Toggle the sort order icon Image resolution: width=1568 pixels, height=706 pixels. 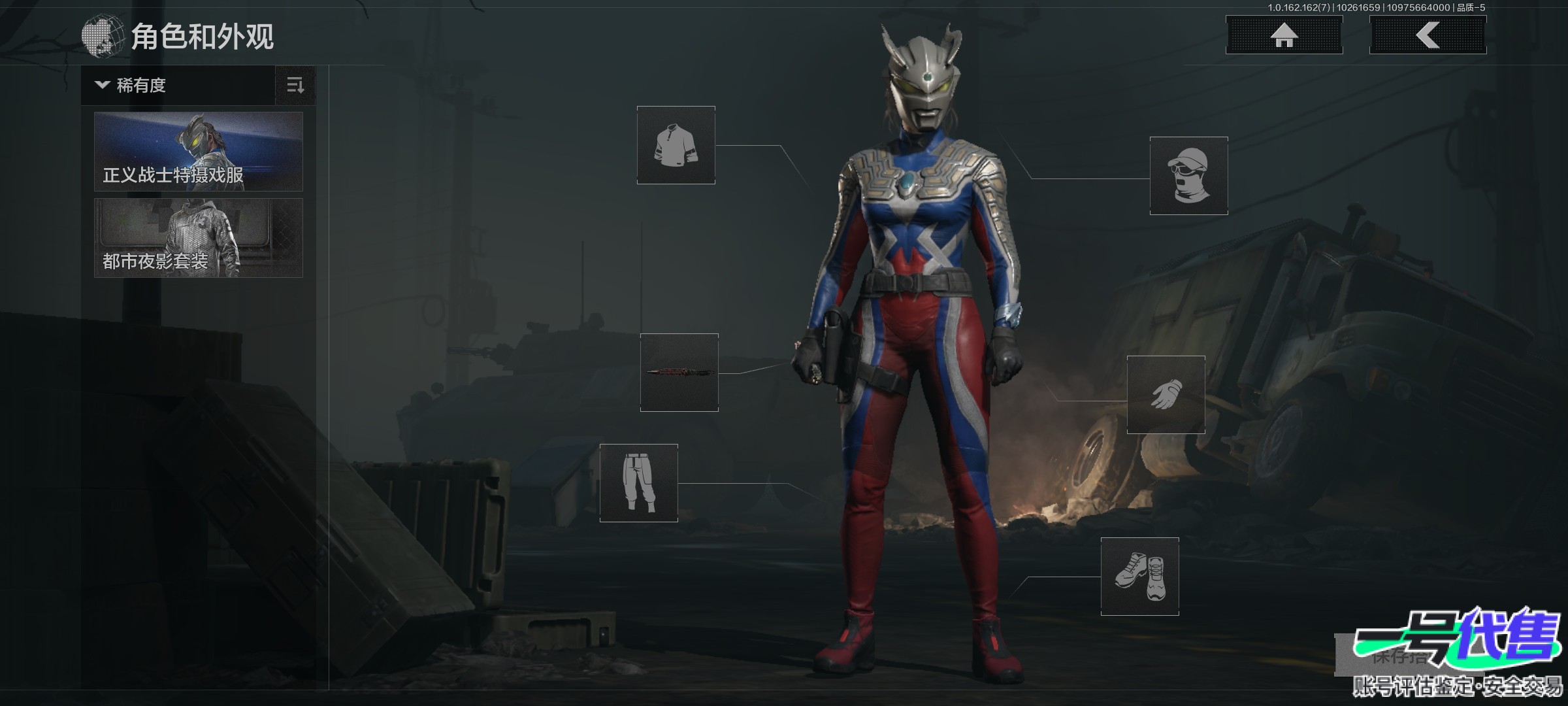click(x=295, y=85)
